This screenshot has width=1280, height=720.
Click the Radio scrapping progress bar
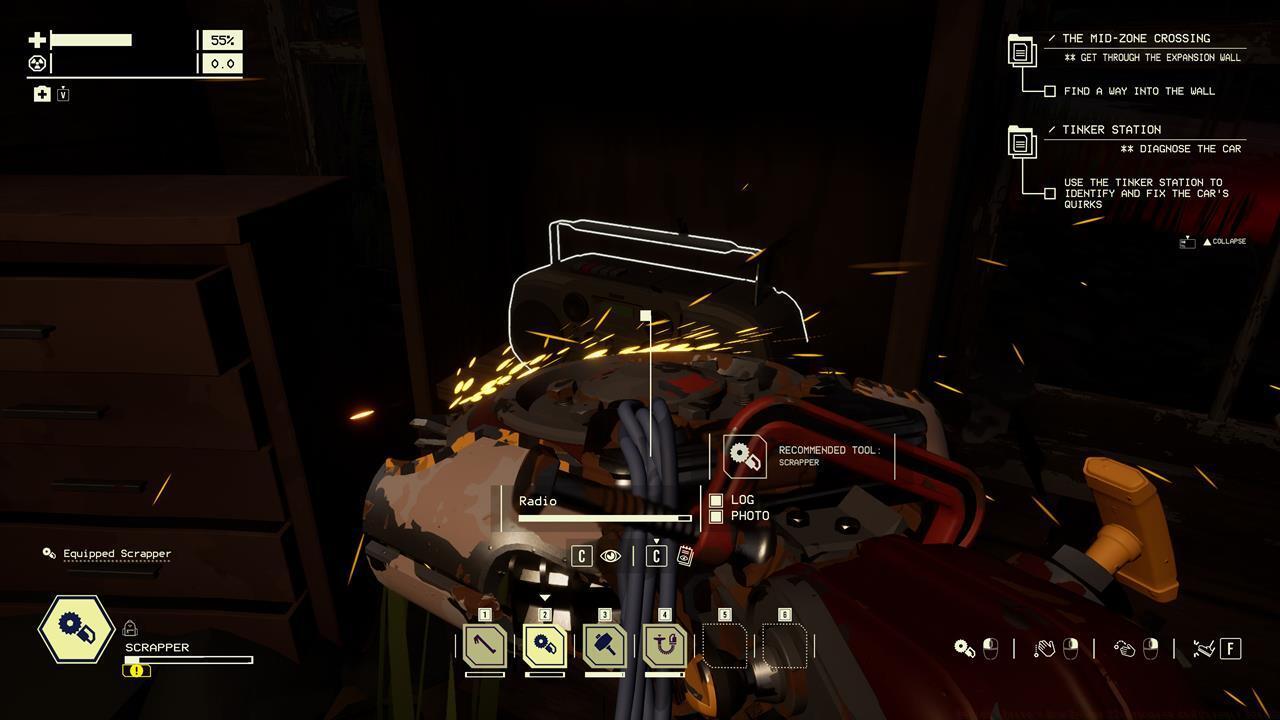[x=605, y=518]
